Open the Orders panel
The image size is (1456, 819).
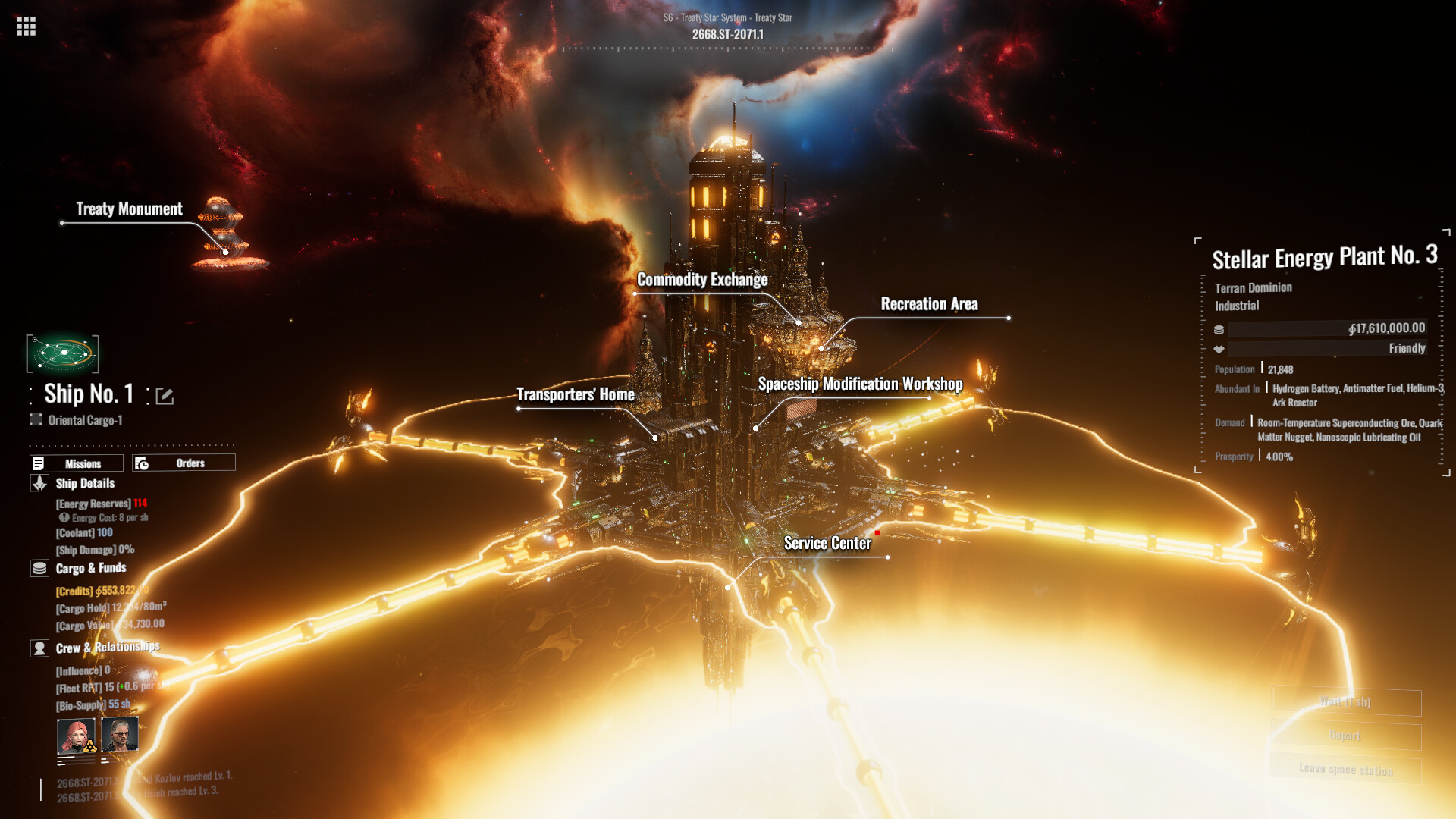pyautogui.click(x=184, y=463)
